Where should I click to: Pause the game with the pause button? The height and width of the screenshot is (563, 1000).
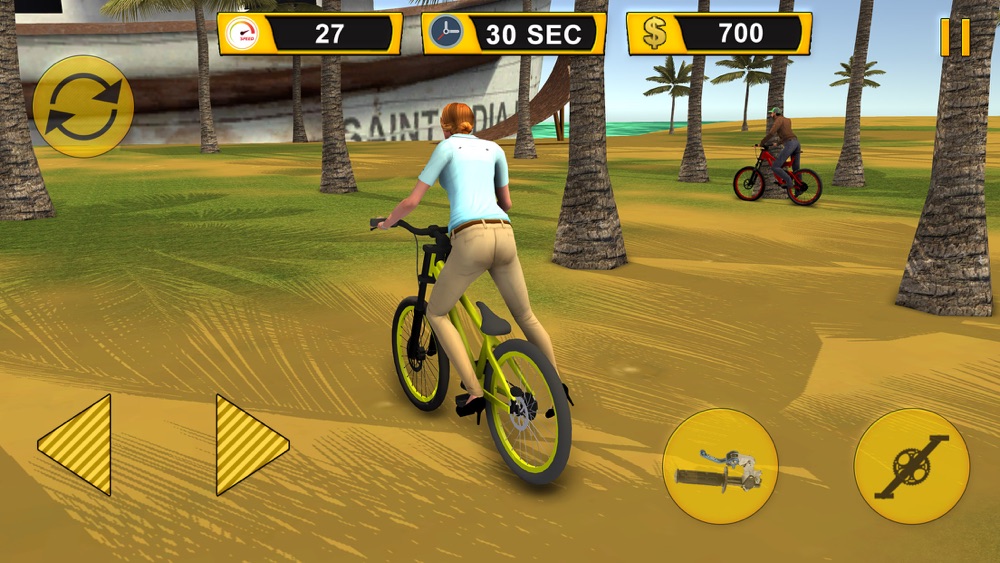coord(955,37)
